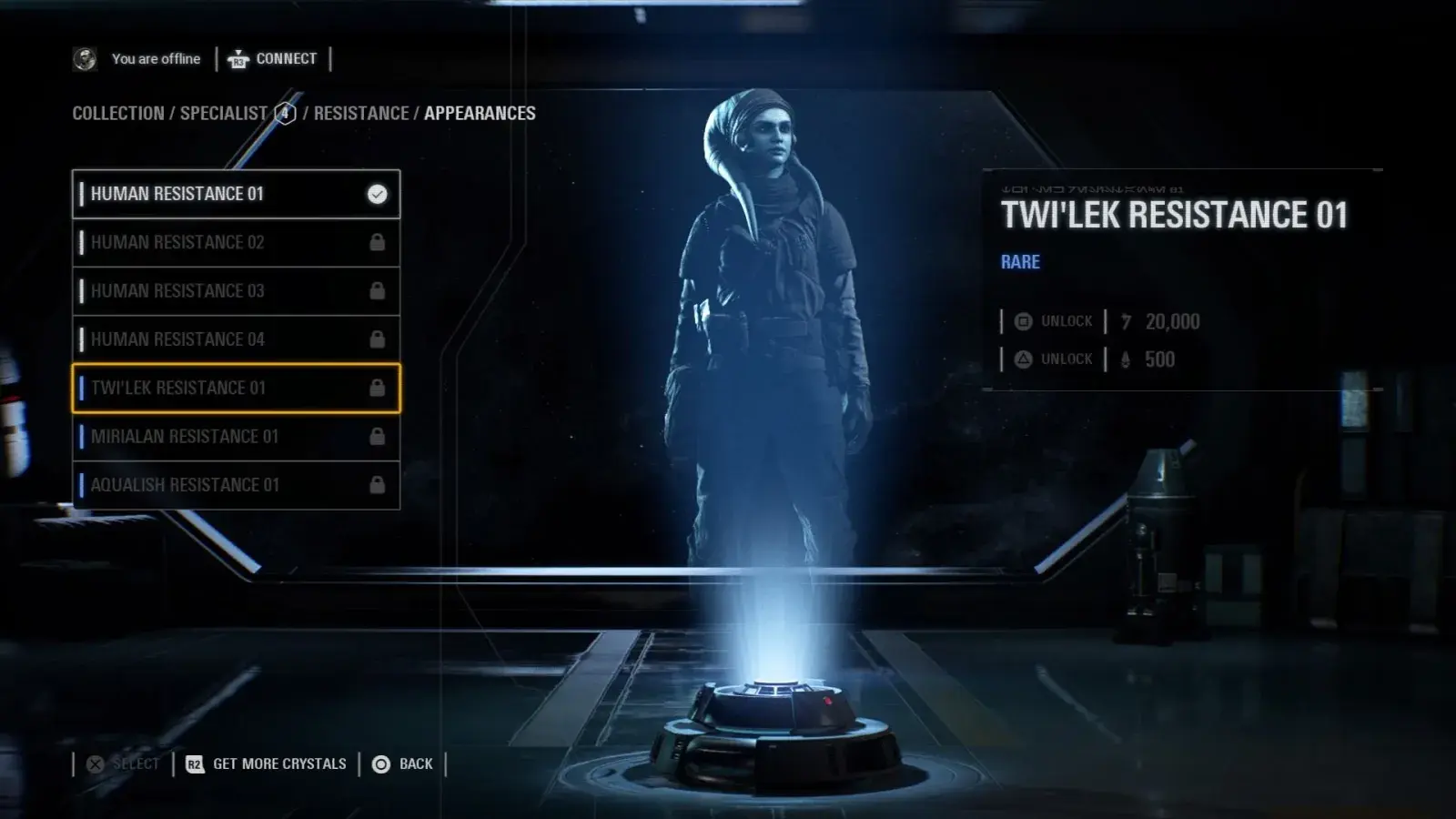
Task: Navigate to the Resistance breadcrumb level
Action: point(361,114)
